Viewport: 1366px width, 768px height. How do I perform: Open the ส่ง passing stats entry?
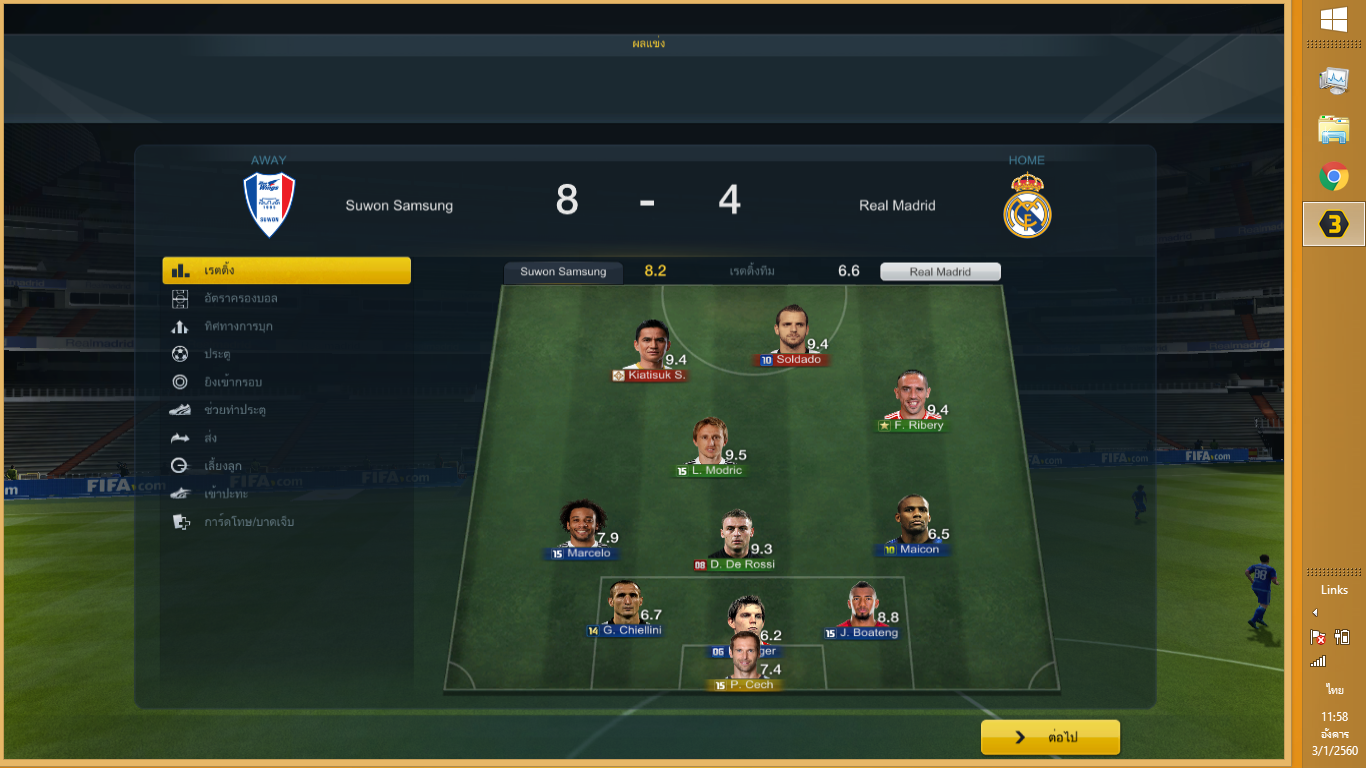[x=210, y=438]
